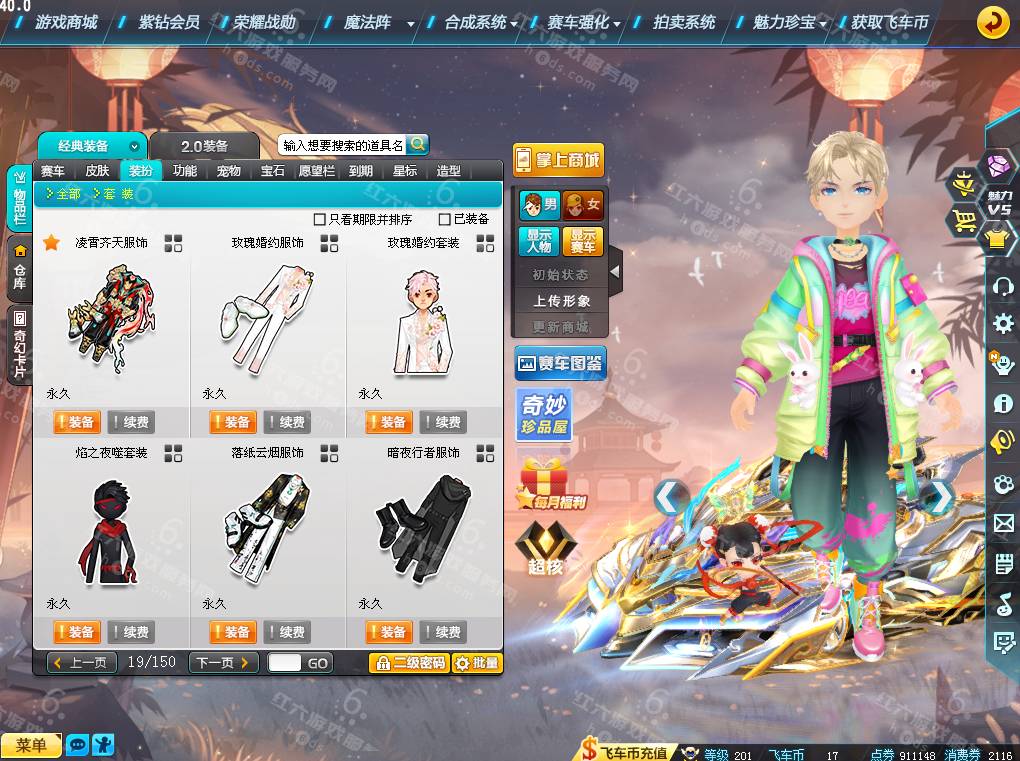This screenshot has width=1020, height=761.
Task: Go to the 下一页 next page
Action: tap(223, 662)
